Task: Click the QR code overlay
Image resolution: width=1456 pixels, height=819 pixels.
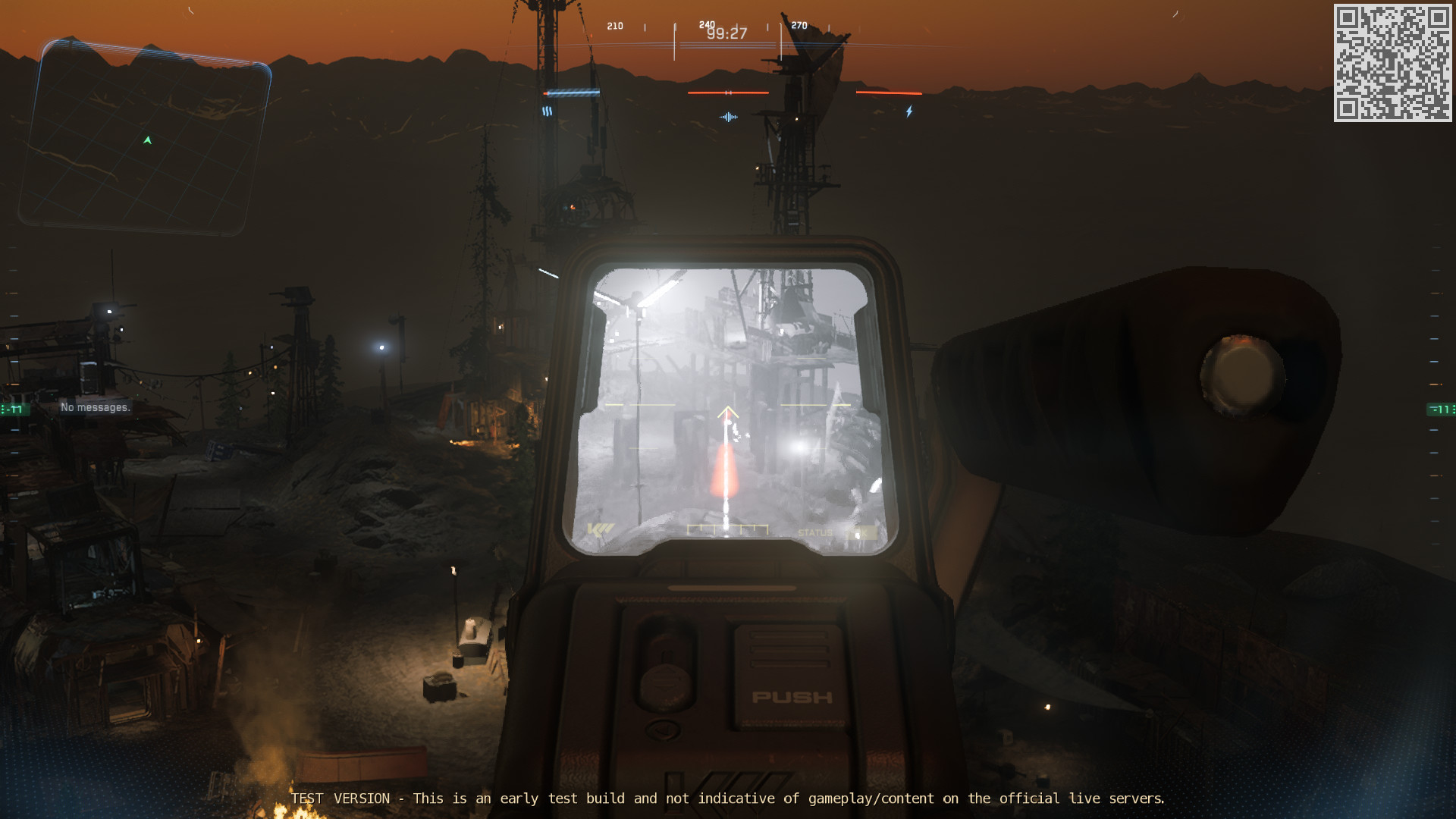Action: 1392,63
